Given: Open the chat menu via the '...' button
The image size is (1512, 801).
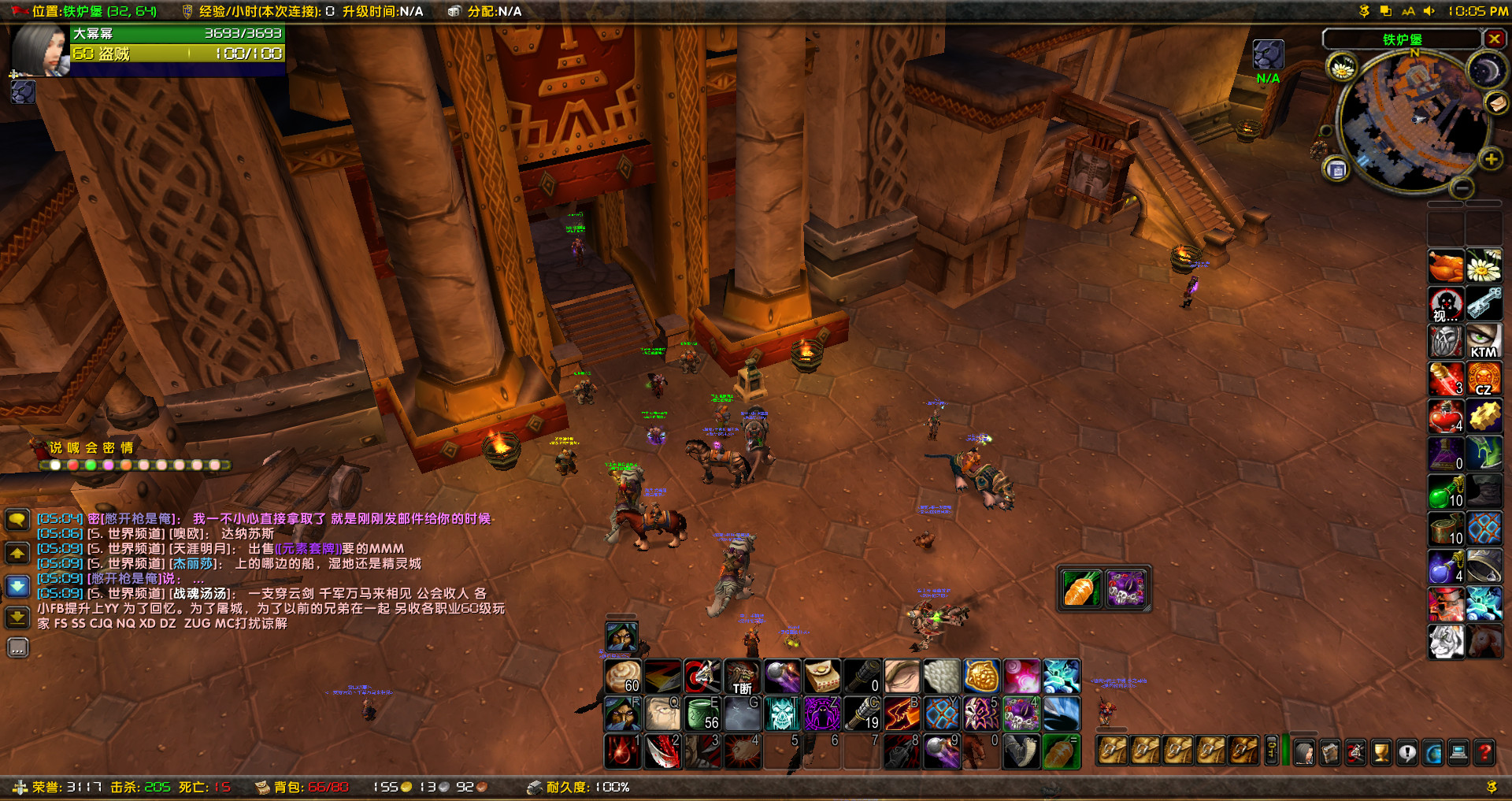Looking at the screenshot, I should (17, 647).
